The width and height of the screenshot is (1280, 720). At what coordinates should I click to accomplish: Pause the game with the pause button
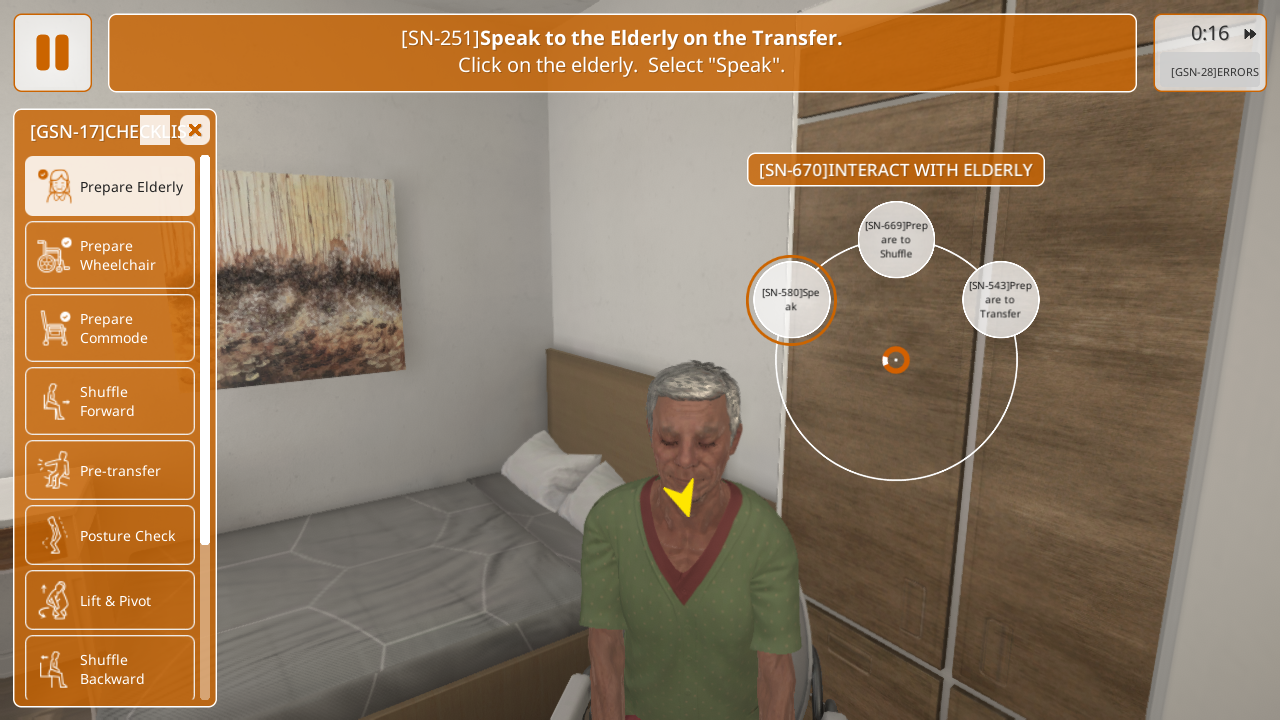[52, 53]
